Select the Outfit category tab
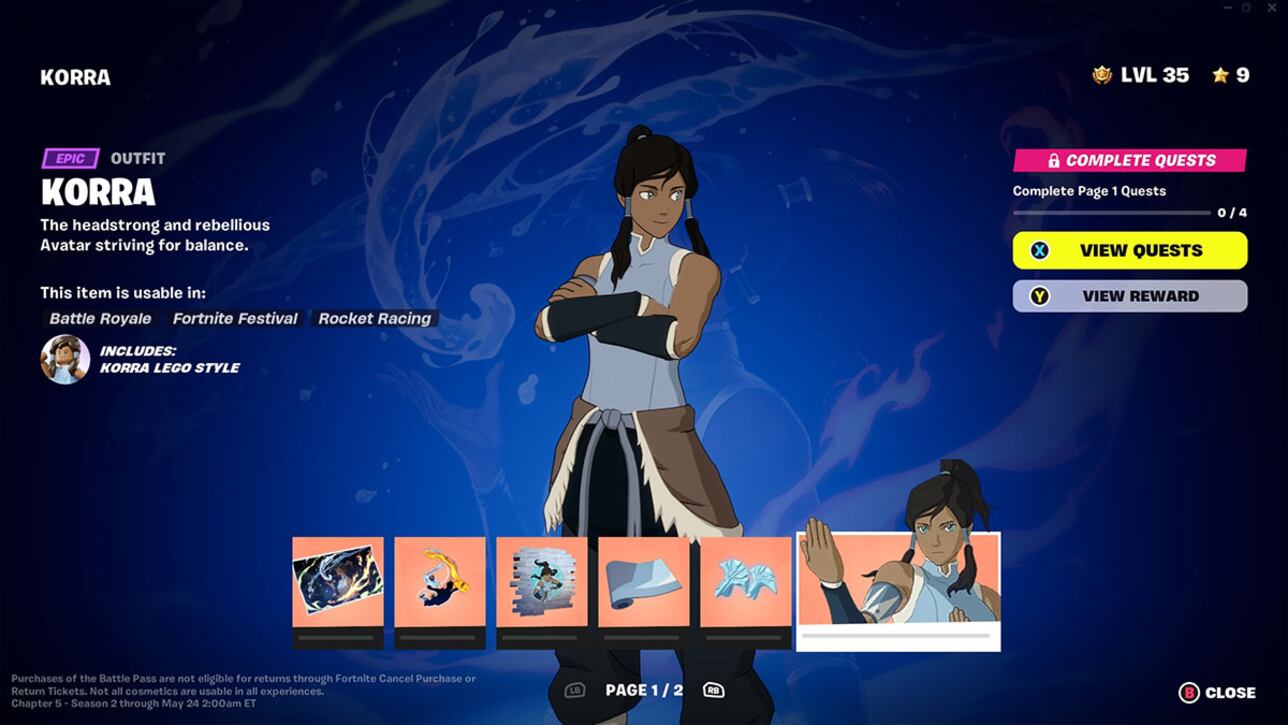1288x725 pixels. coord(140,157)
